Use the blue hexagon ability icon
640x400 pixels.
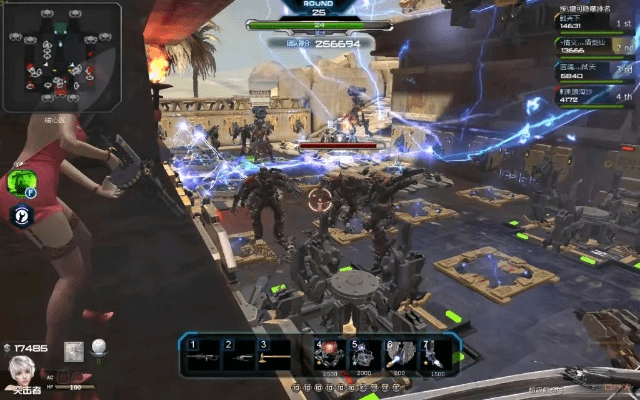[x=20, y=214]
